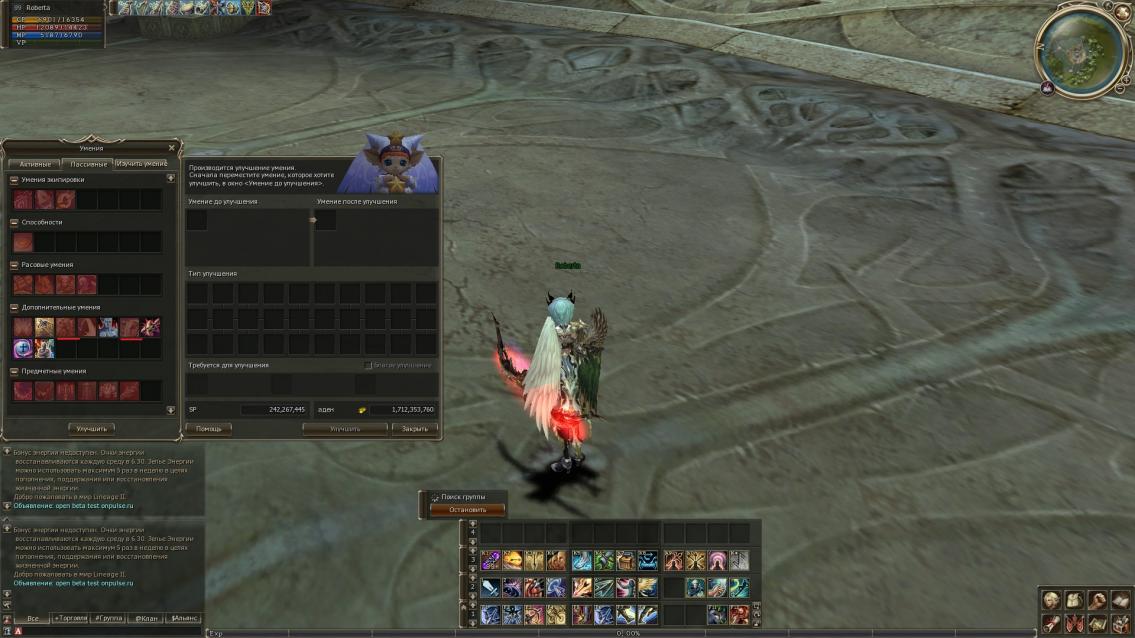Screen dimensions: 1135x638
Task: Stop party search with Остановить button
Action: pyautogui.click(x=467, y=510)
